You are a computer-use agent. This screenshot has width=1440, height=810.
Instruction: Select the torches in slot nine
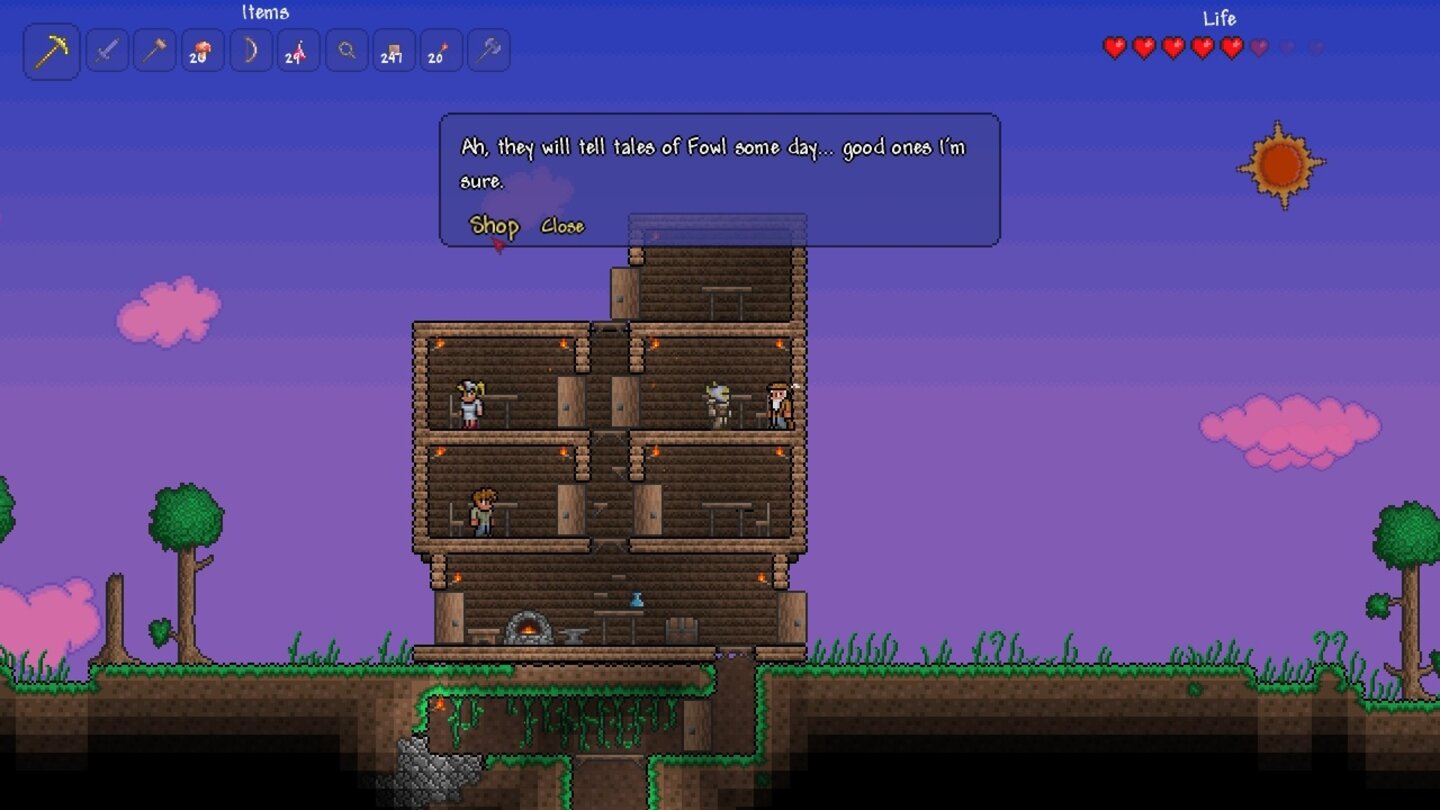[x=442, y=50]
